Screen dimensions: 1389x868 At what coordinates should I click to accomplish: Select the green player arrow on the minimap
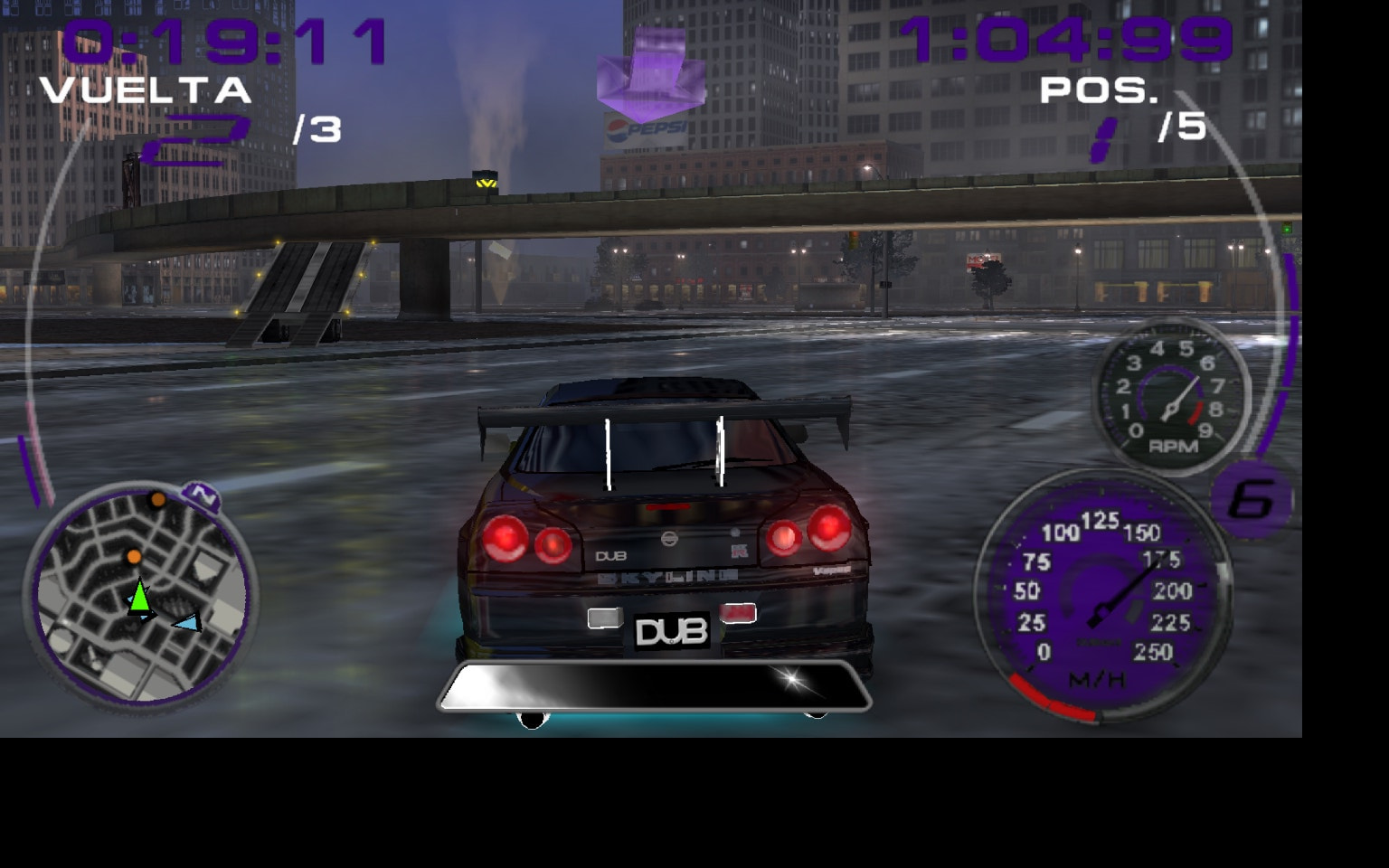click(x=140, y=597)
